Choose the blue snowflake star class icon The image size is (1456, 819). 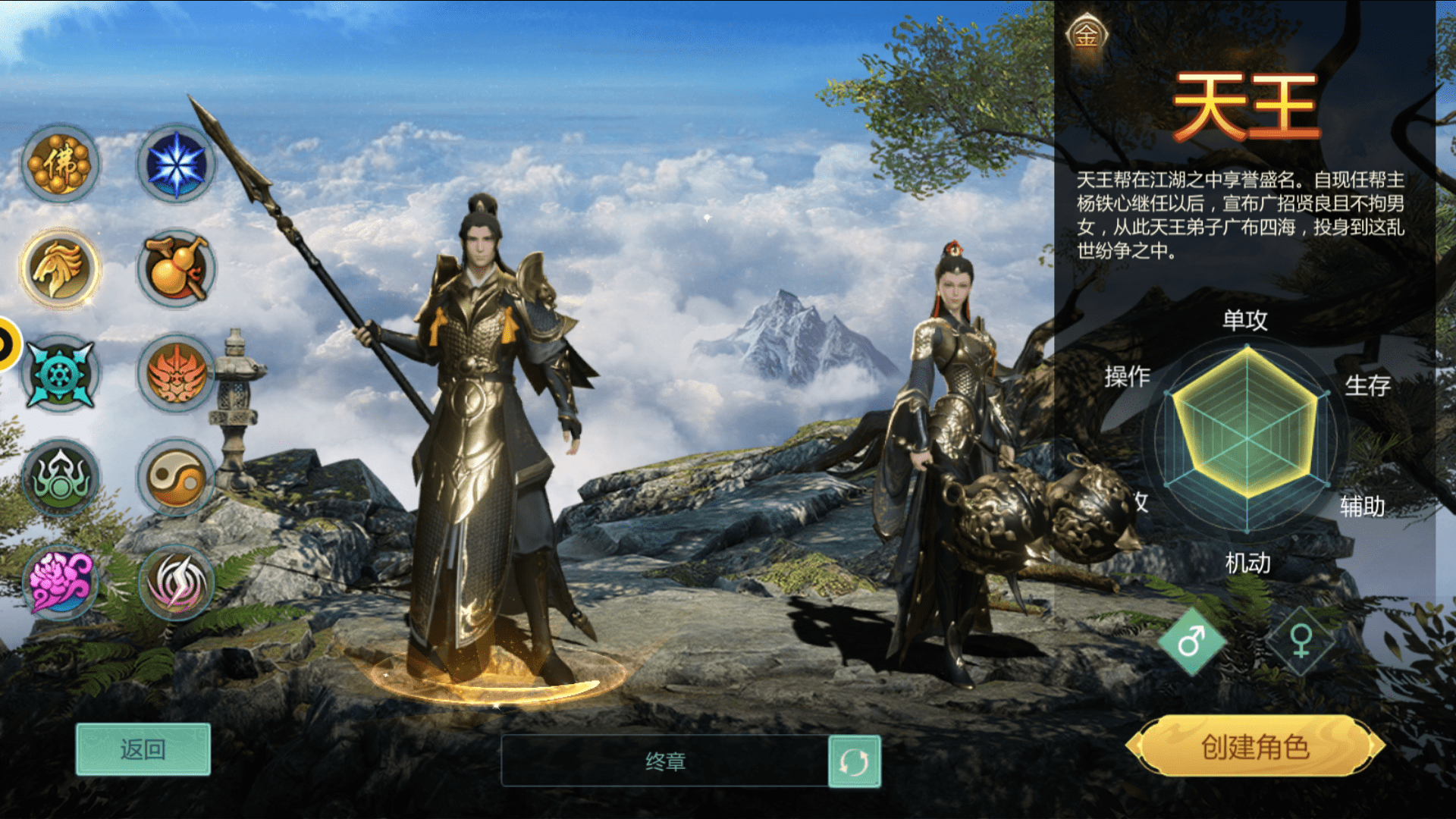176,164
